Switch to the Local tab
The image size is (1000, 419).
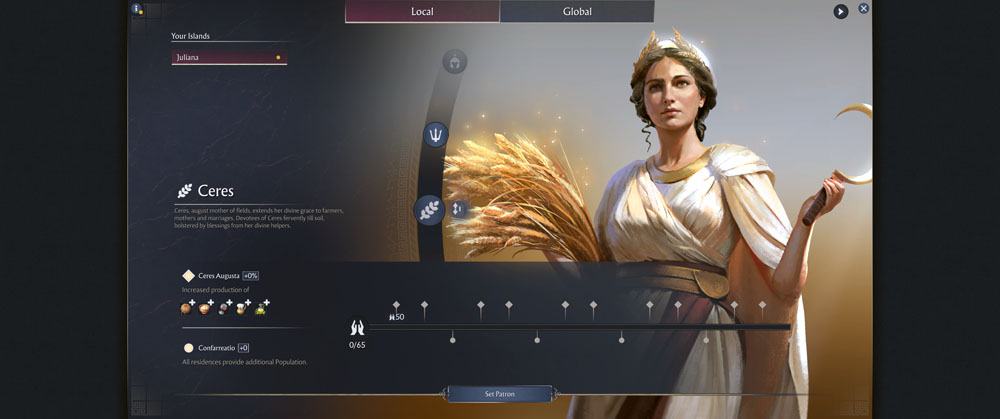(x=422, y=12)
